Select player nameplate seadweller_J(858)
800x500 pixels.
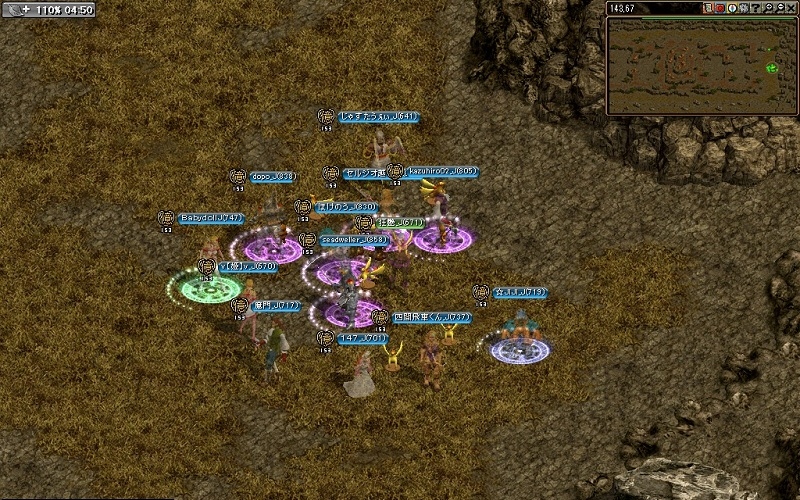pyautogui.click(x=354, y=240)
